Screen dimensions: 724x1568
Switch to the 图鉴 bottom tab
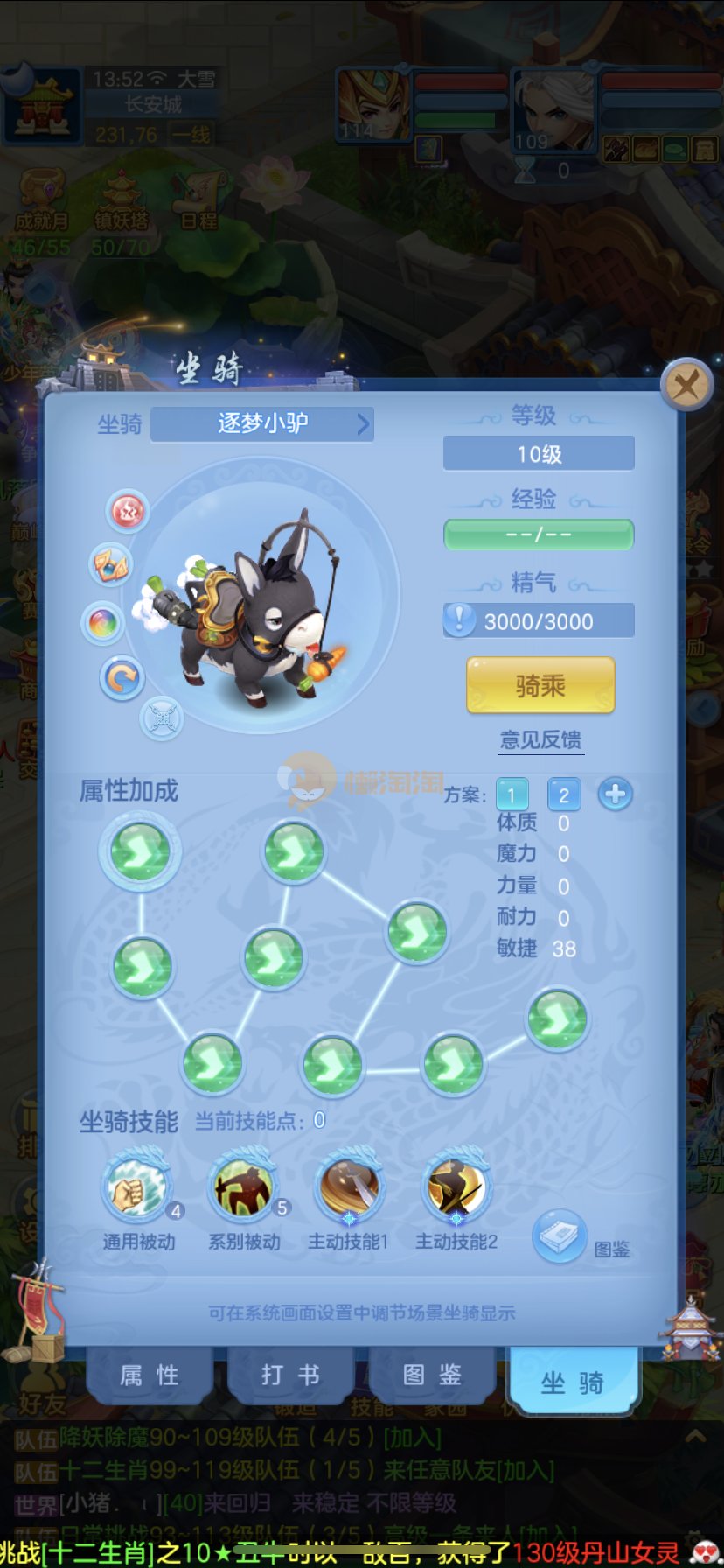tap(432, 1375)
